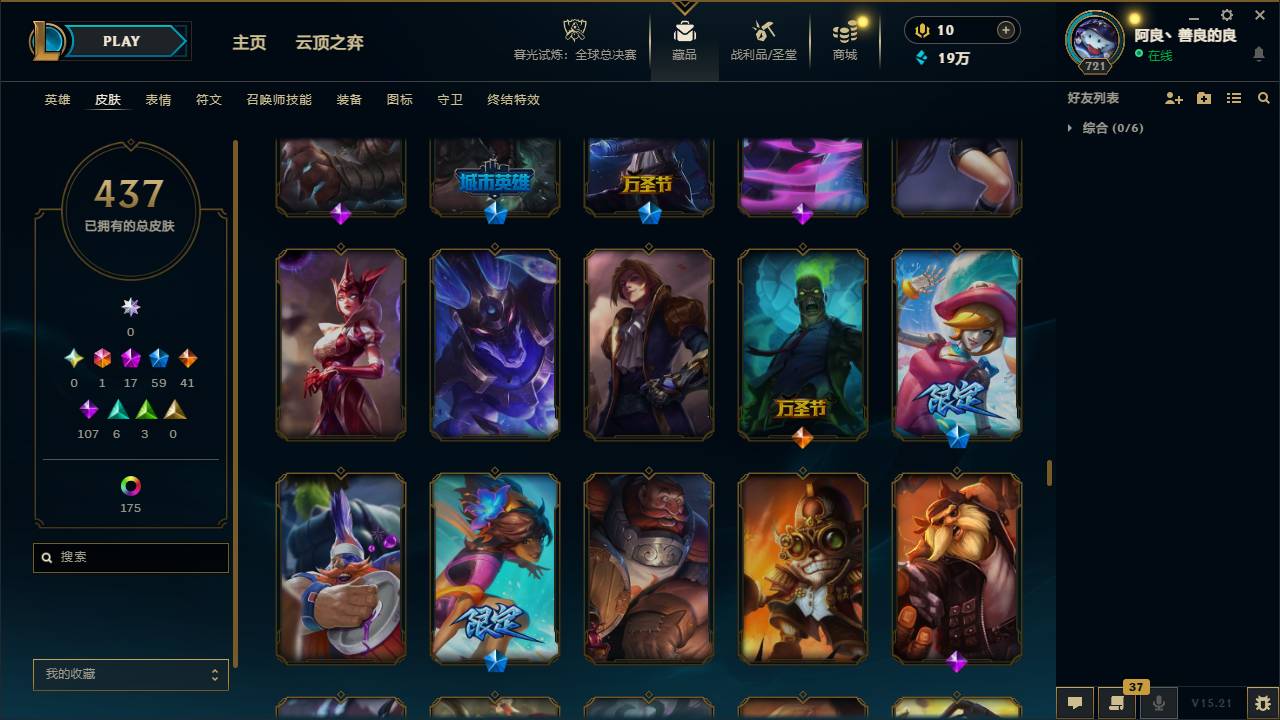Open the 我的收藏 dropdown

(130, 674)
